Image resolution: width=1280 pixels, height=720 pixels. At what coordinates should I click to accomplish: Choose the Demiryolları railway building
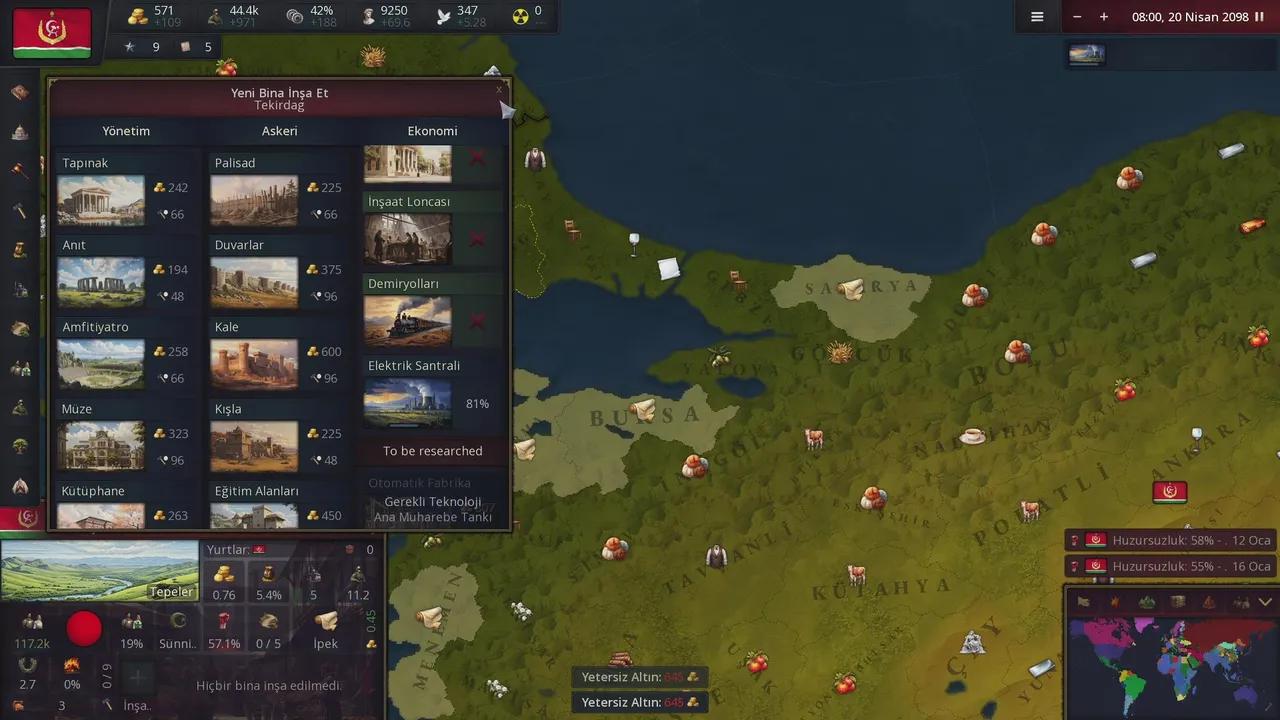pyautogui.click(x=408, y=321)
